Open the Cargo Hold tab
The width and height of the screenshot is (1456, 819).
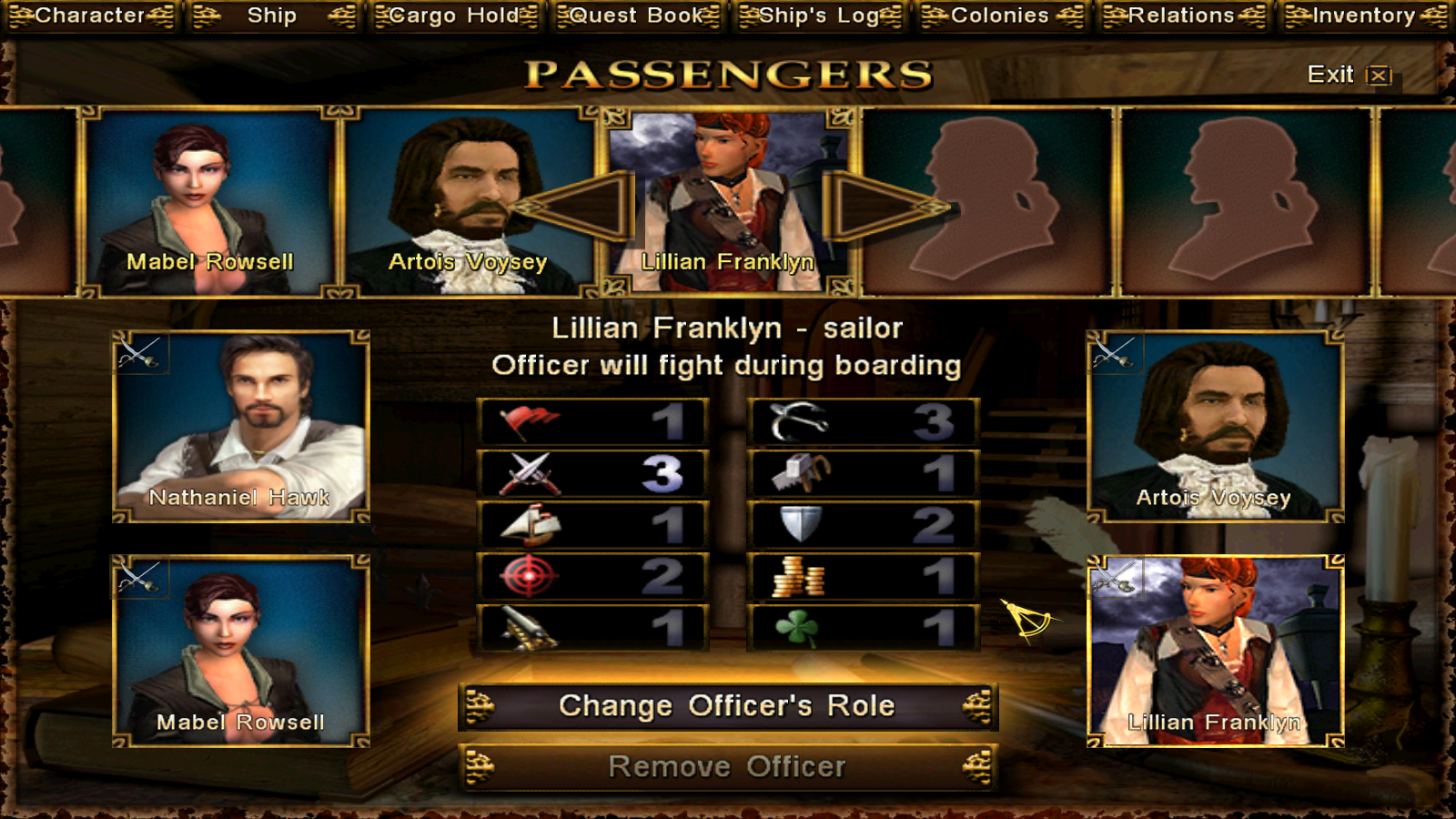pyautogui.click(x=455, y=15)
